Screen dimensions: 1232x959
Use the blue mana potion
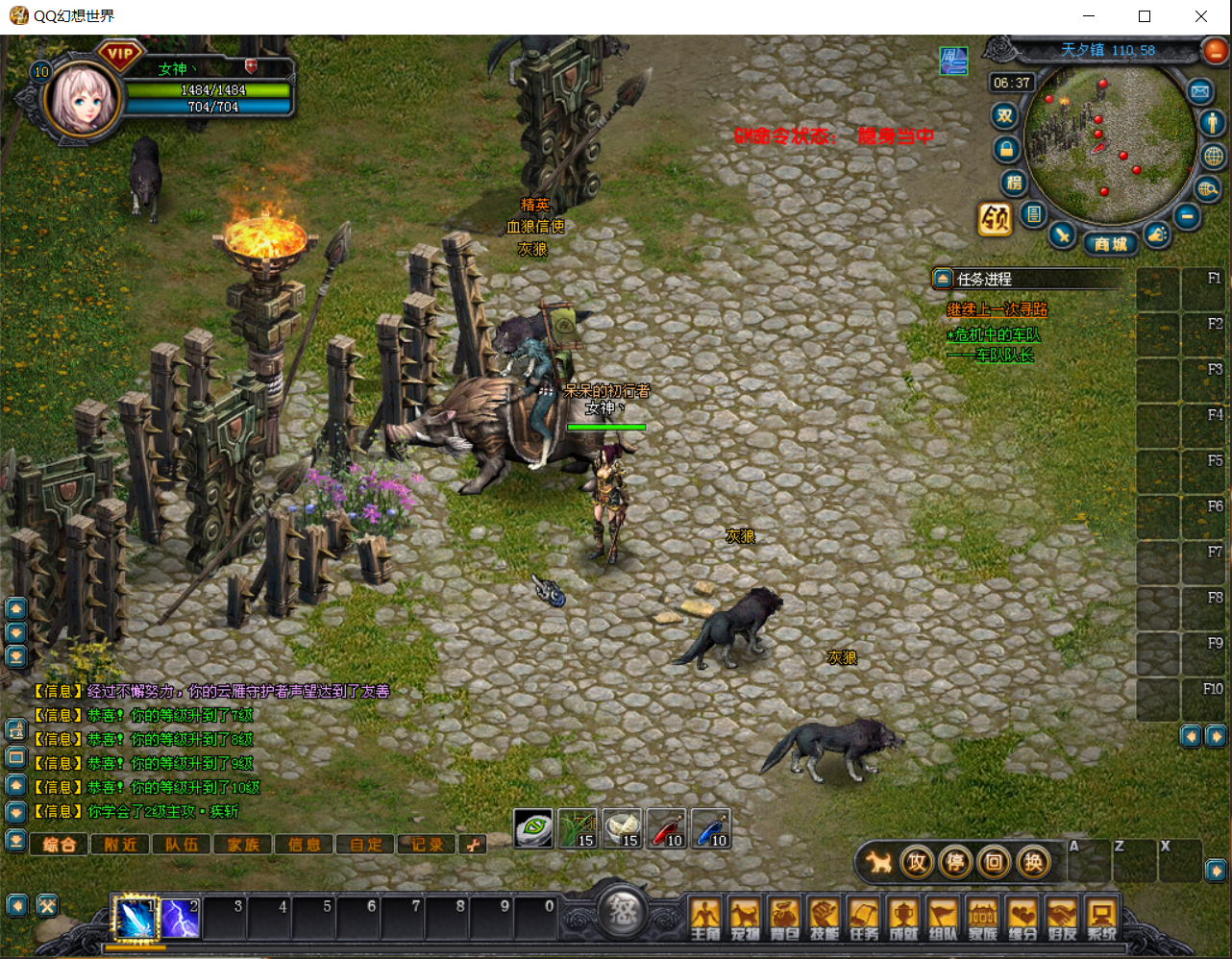[x=711, y=828]
